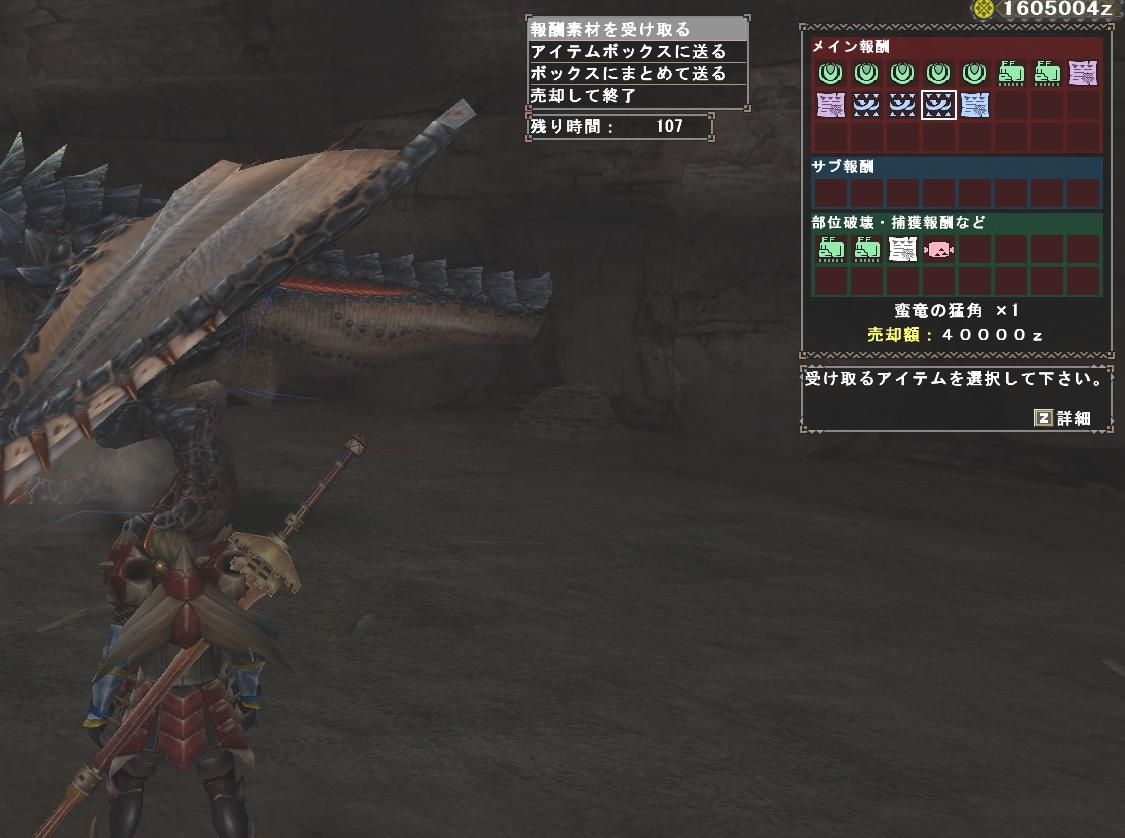Click the highlighted 蛮竜の猛角 horn reward slot
1125x838 pixels.
point(938,105)
